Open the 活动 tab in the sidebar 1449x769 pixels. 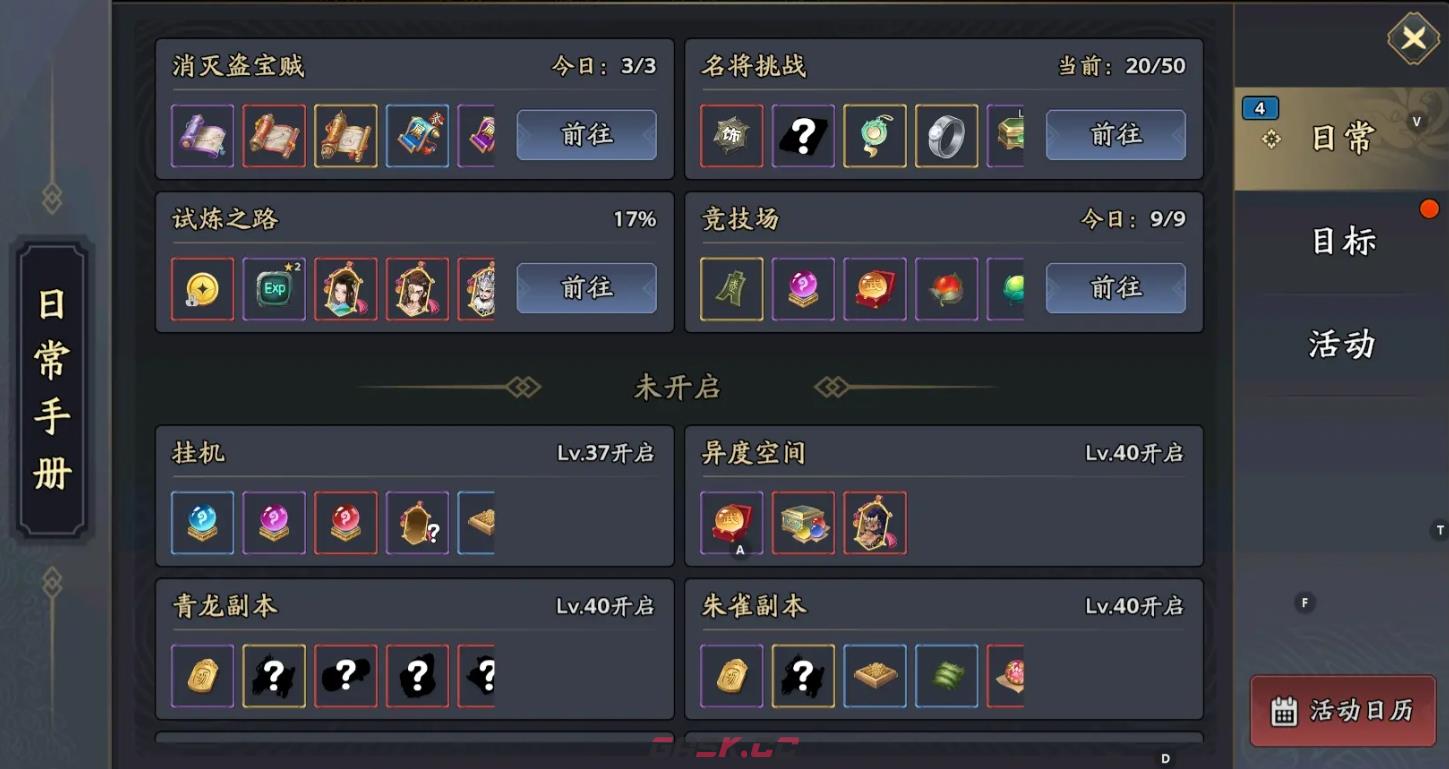1341,344
